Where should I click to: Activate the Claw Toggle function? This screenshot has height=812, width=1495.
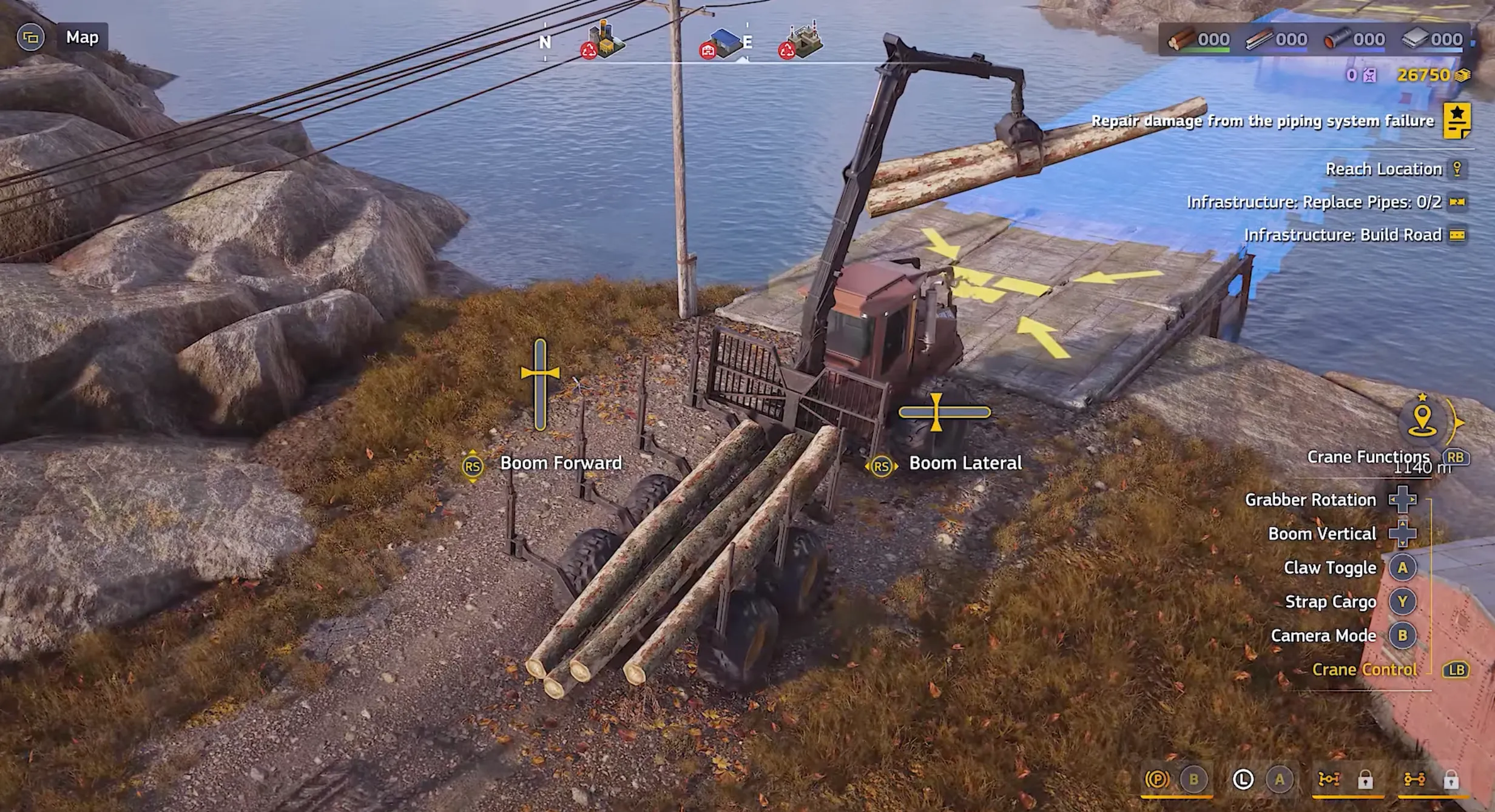1330,568
